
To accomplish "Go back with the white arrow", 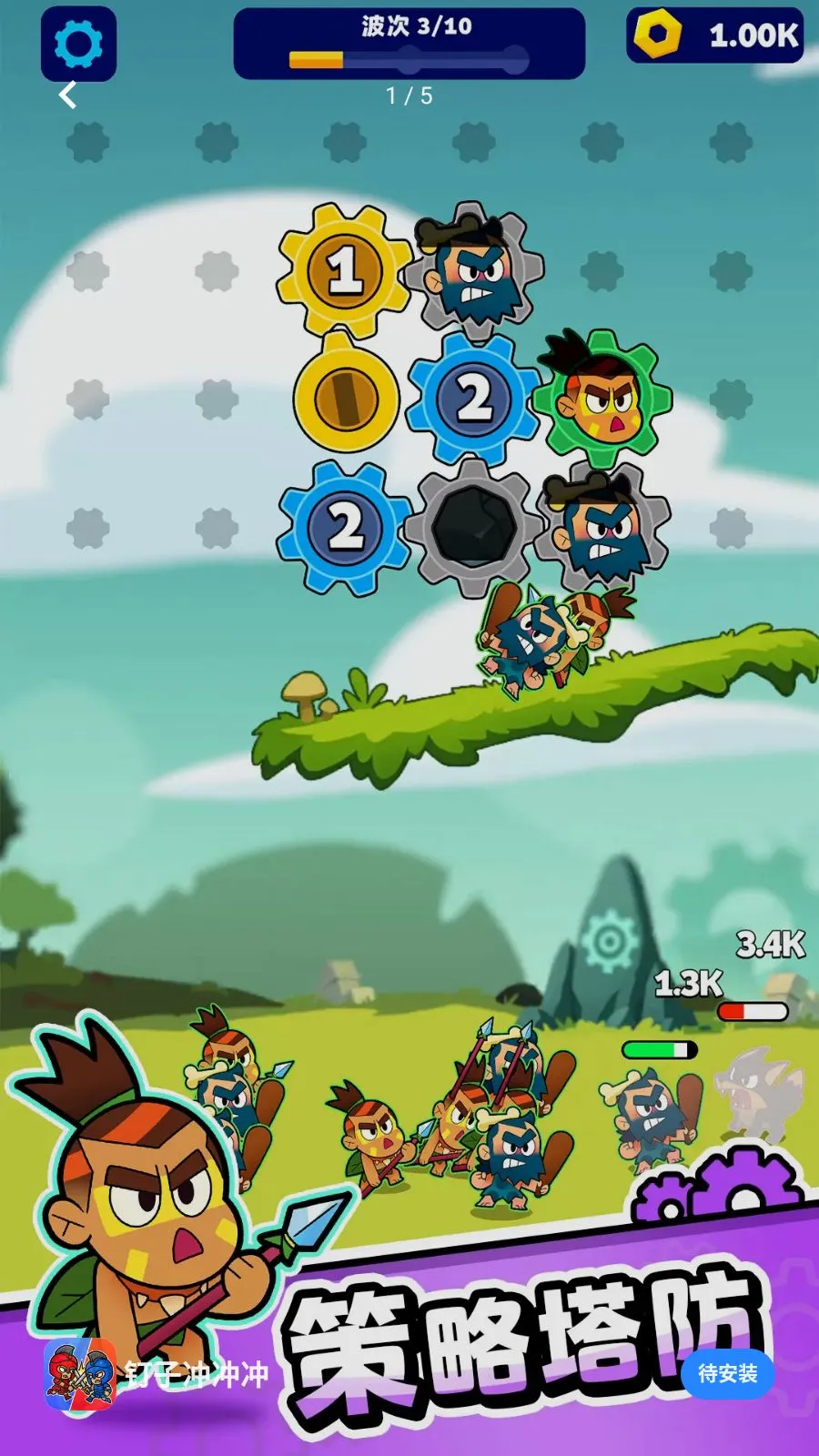I will tap(68, 95).
